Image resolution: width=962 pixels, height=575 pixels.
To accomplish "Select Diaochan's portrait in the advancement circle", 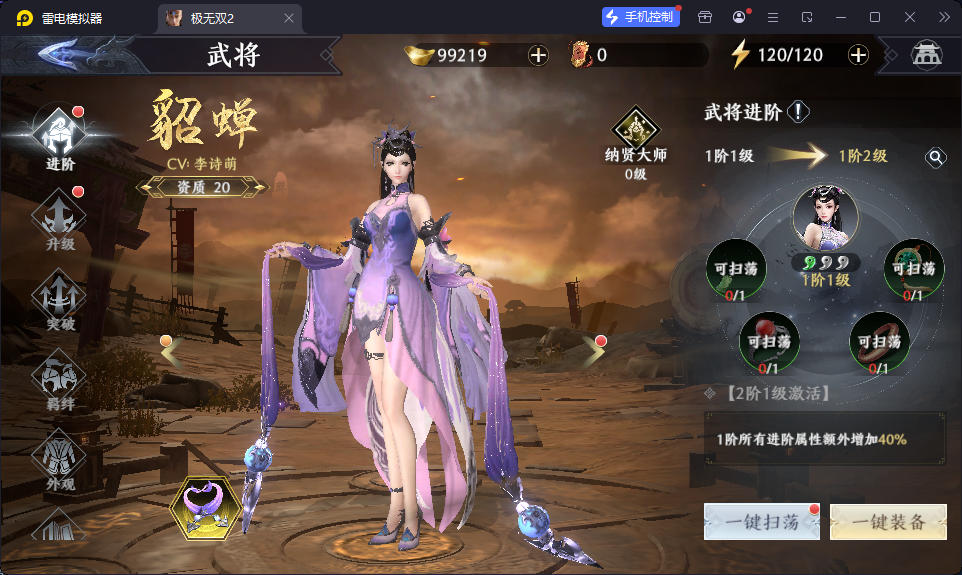I will click(x=825, y=219).
